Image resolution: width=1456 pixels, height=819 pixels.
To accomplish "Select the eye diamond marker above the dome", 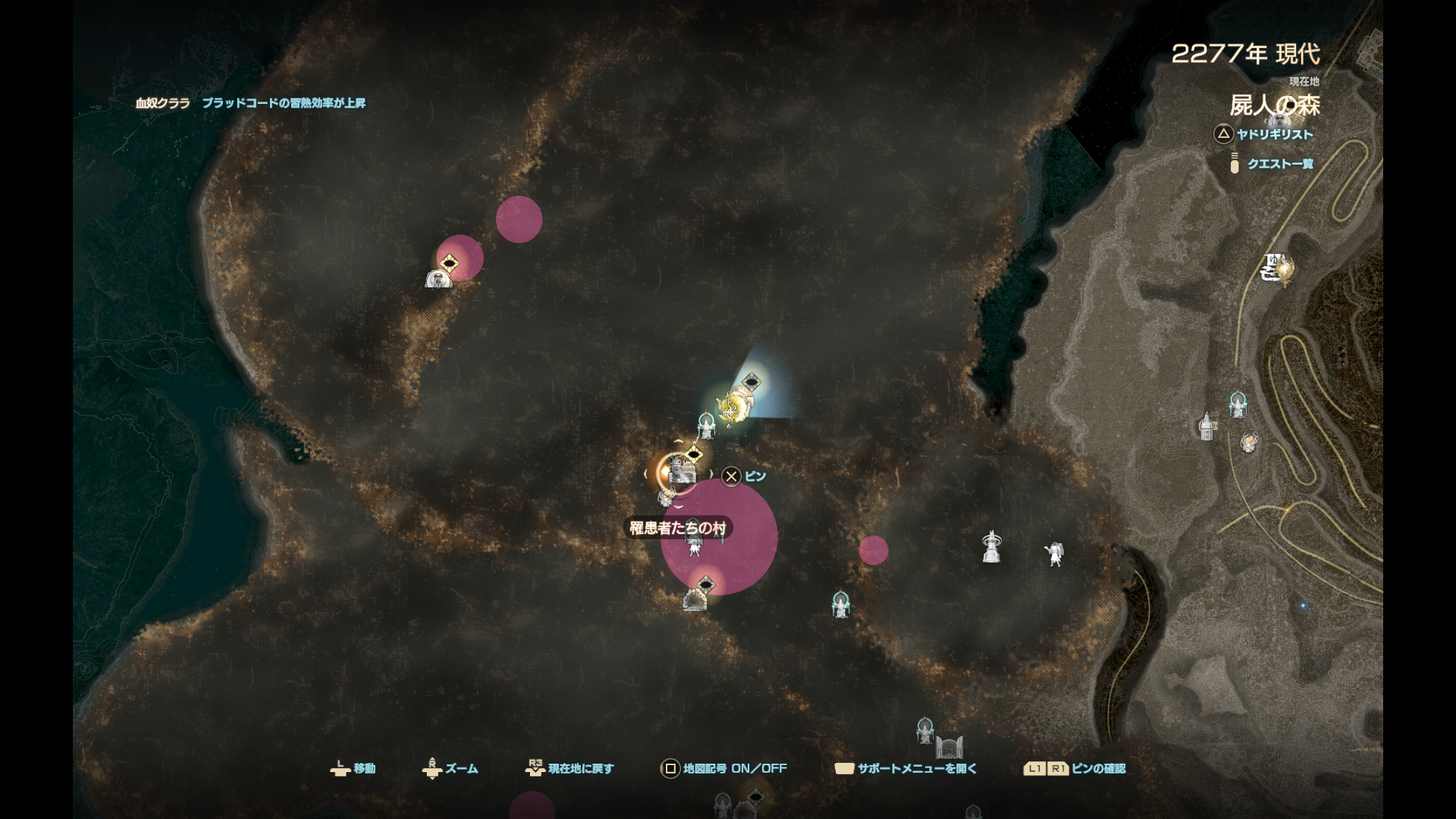I will [x=450, y=263].
